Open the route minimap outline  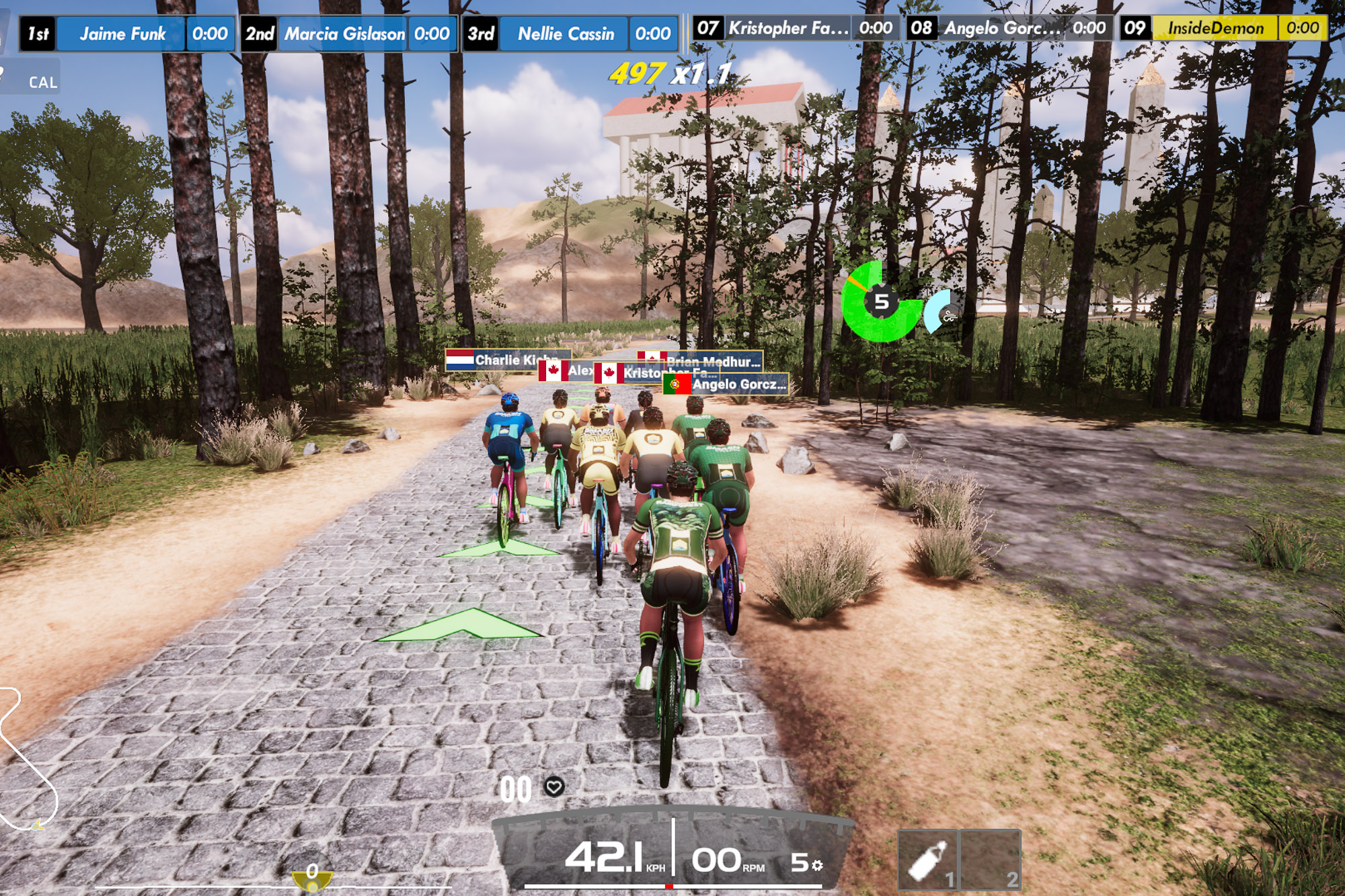(27, 760)
